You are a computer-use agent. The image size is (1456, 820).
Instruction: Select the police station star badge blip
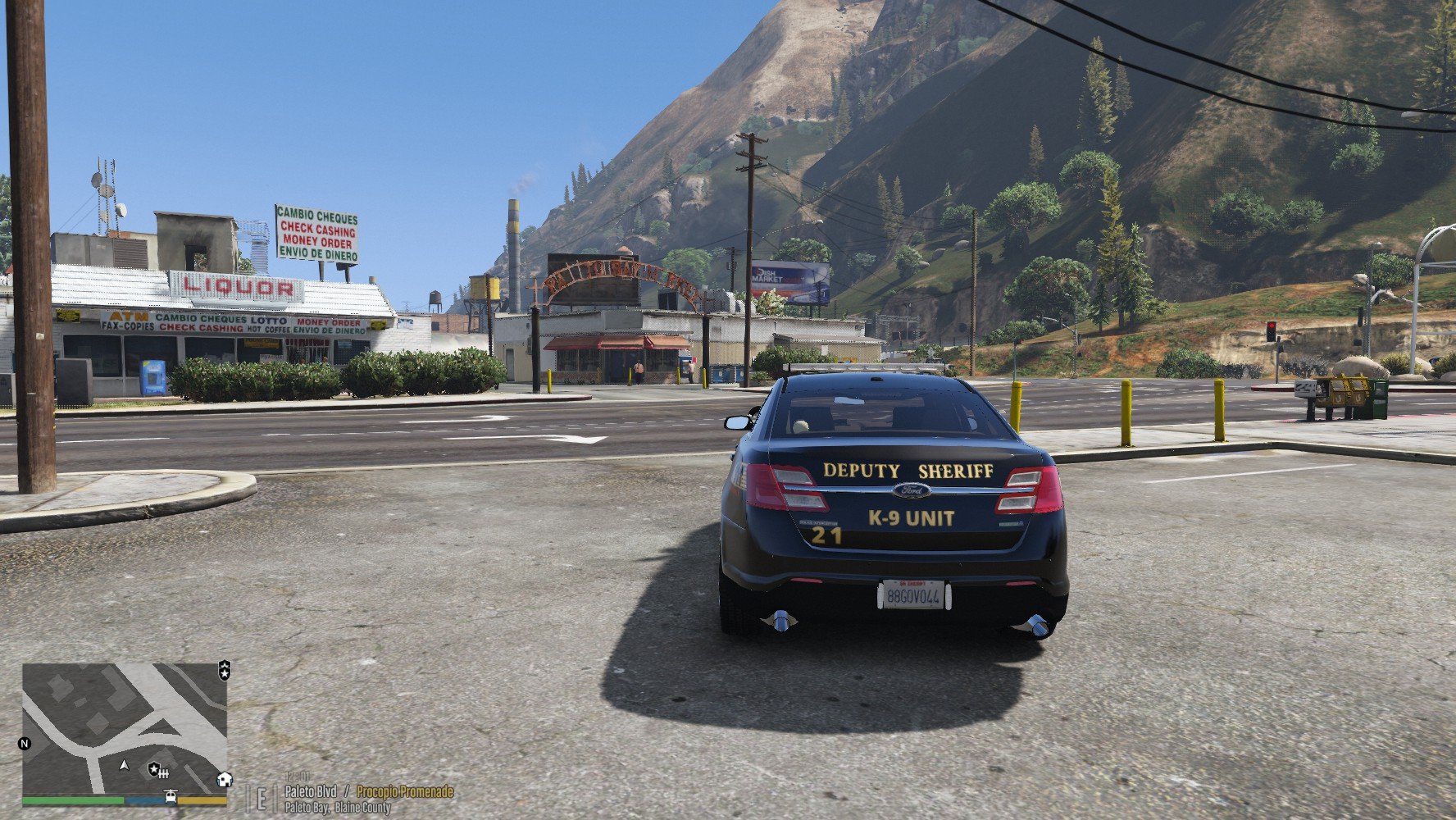(153, 769)
